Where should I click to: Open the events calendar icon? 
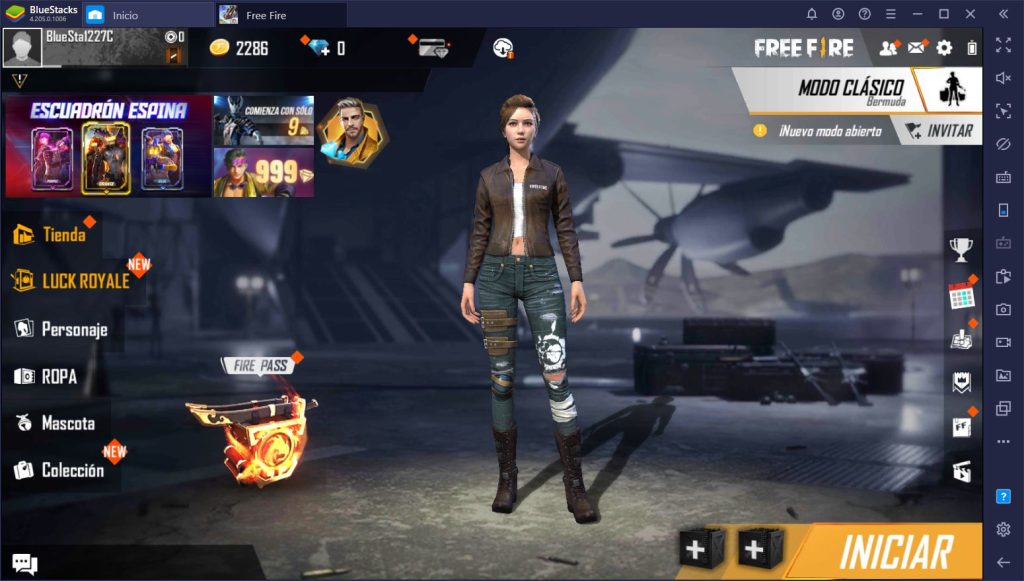coord(960,296)
